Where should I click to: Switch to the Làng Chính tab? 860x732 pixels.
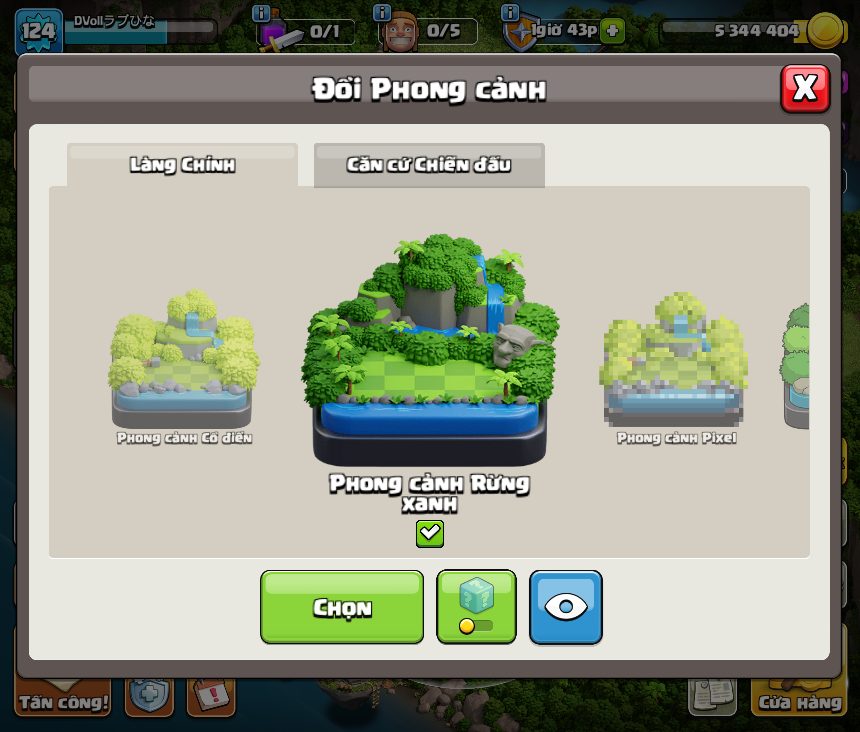182,165
